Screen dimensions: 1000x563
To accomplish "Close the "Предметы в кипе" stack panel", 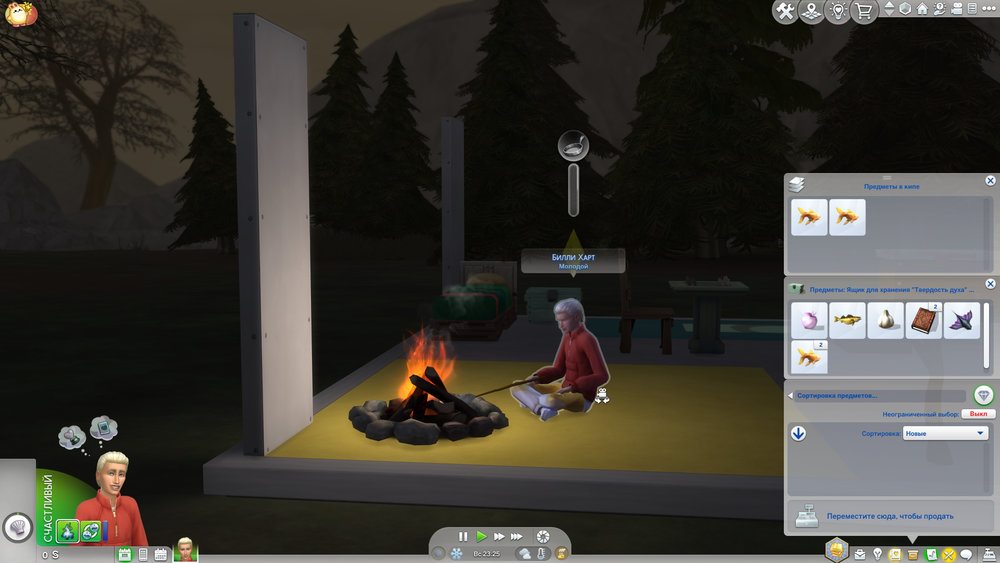I will point(990,181).
